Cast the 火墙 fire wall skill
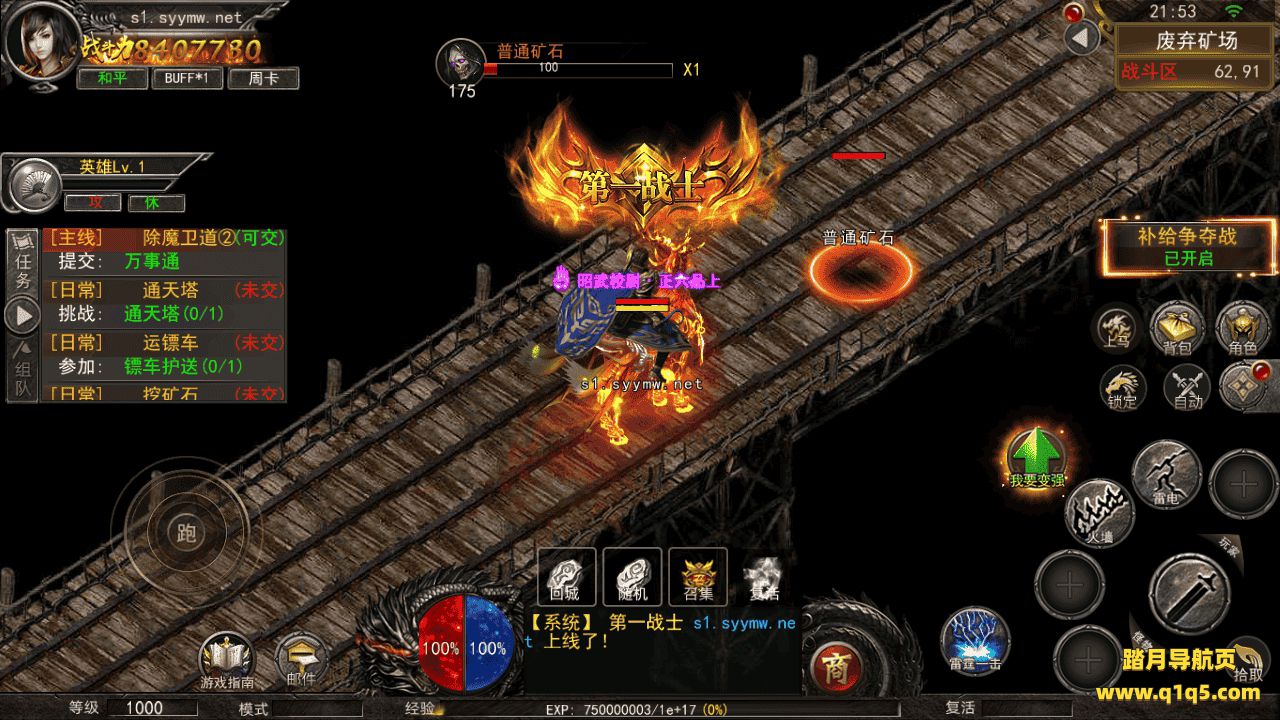 (x=1100, y=513)
